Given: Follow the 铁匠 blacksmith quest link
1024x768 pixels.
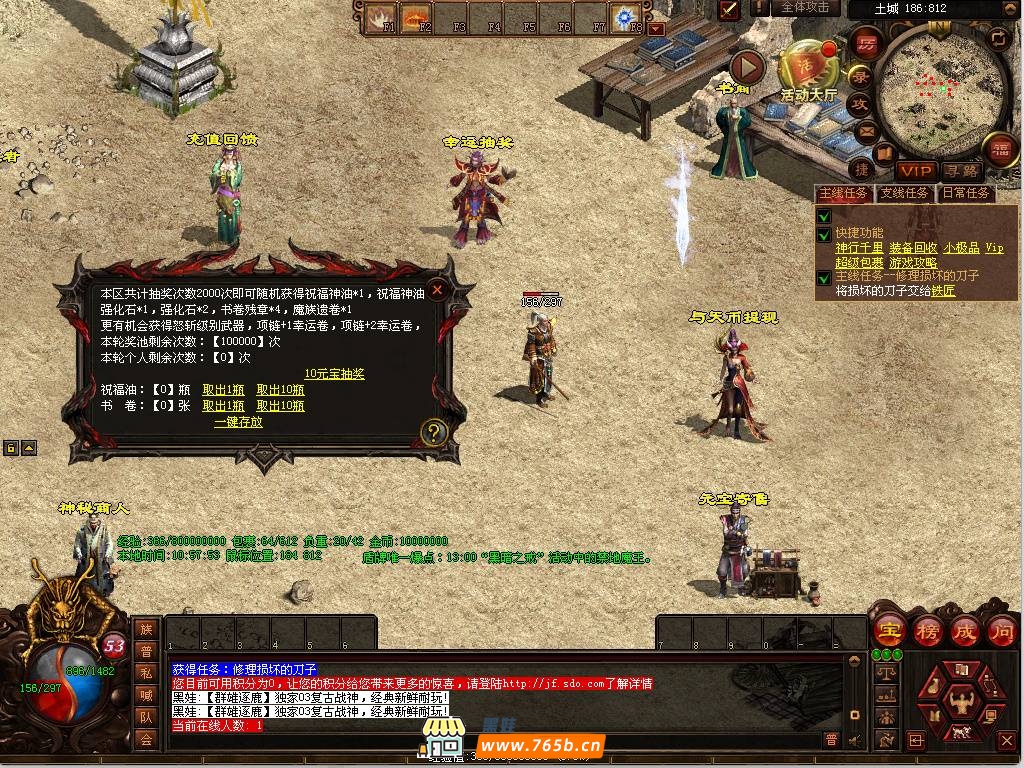Looking at the screenshot, I should (x=943, y=291).
